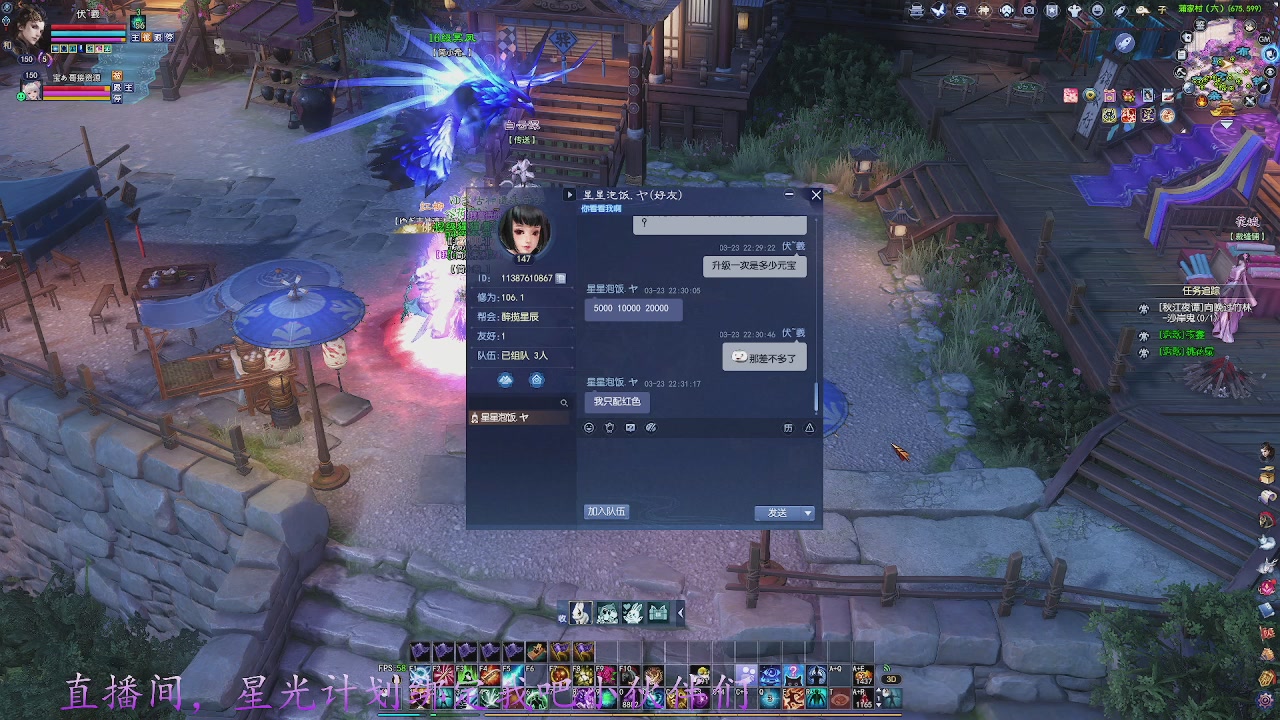
Task: Open the smiley face icon in top bar
Action: [1097, 10]
